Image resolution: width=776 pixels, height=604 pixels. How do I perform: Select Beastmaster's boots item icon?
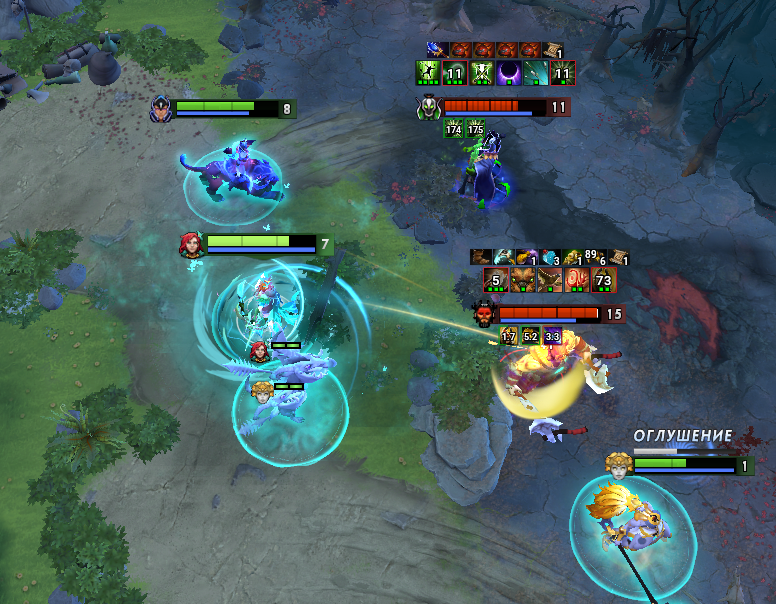tap(480, 257)
